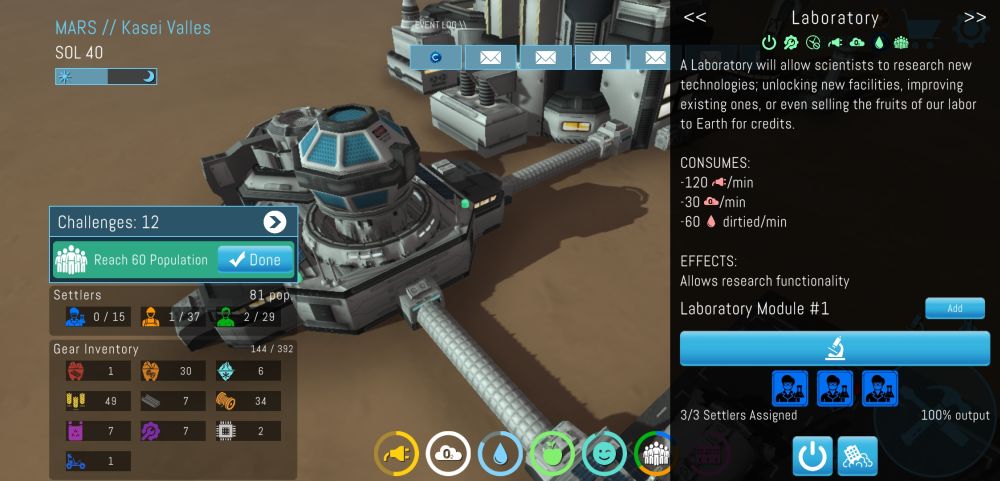Claim the Reach 60 Population challenge with Done

[x=255, y=260]
